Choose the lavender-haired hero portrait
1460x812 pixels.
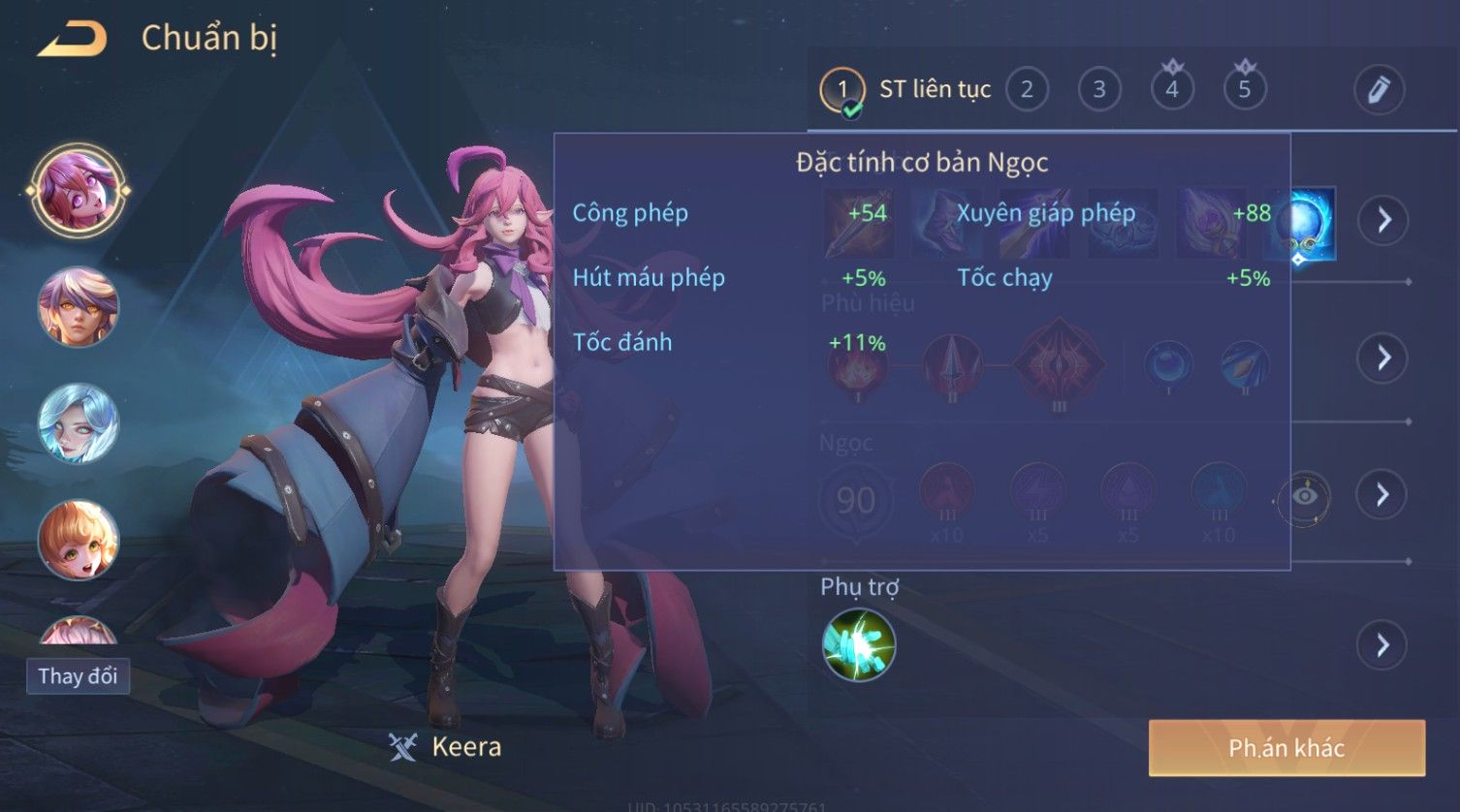tap(78, 307)
